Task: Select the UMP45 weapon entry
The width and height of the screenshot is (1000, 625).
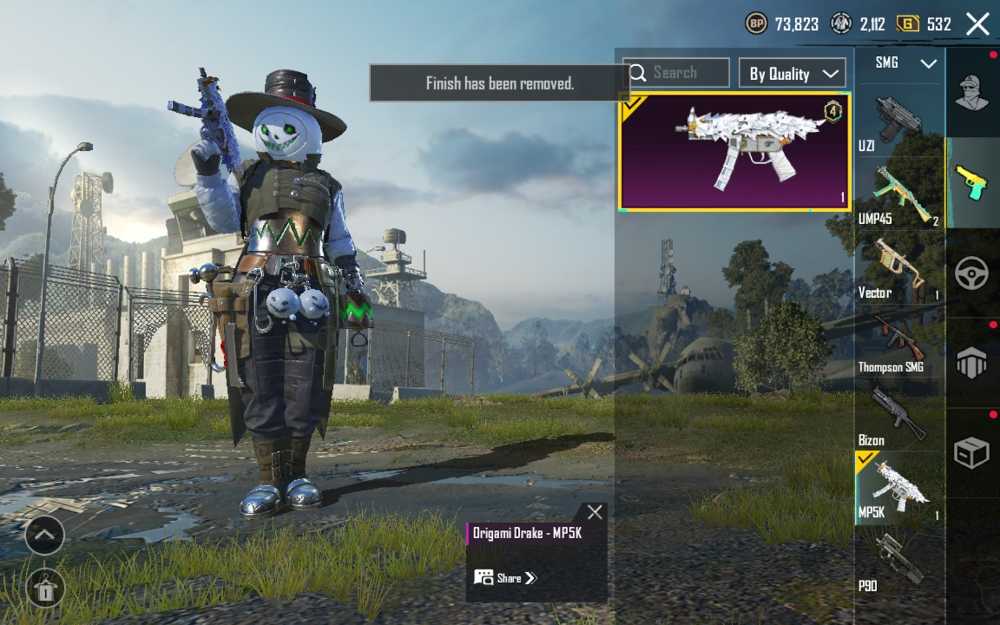Action: (898, 193)
